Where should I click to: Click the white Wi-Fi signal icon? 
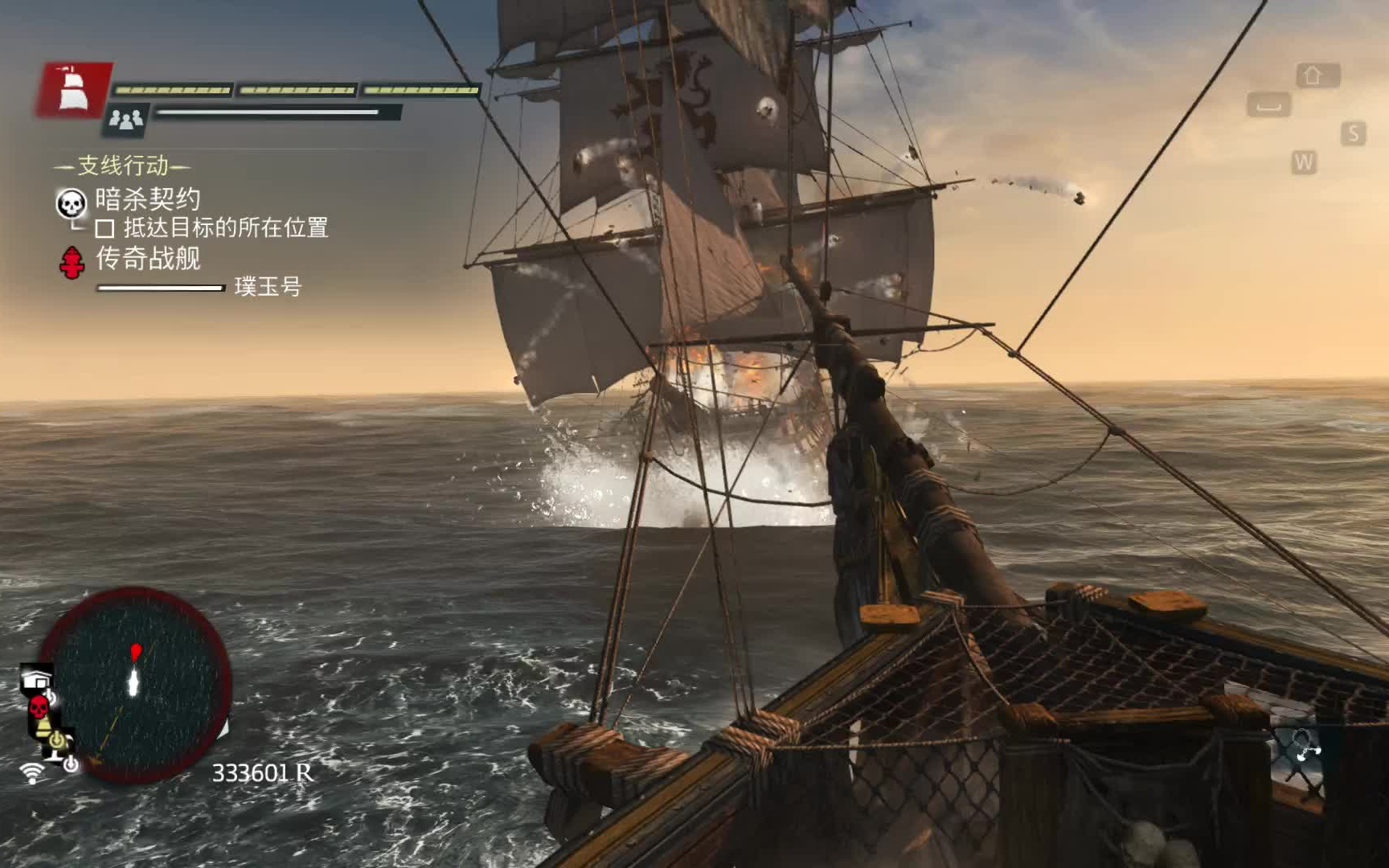coord(32,773)
